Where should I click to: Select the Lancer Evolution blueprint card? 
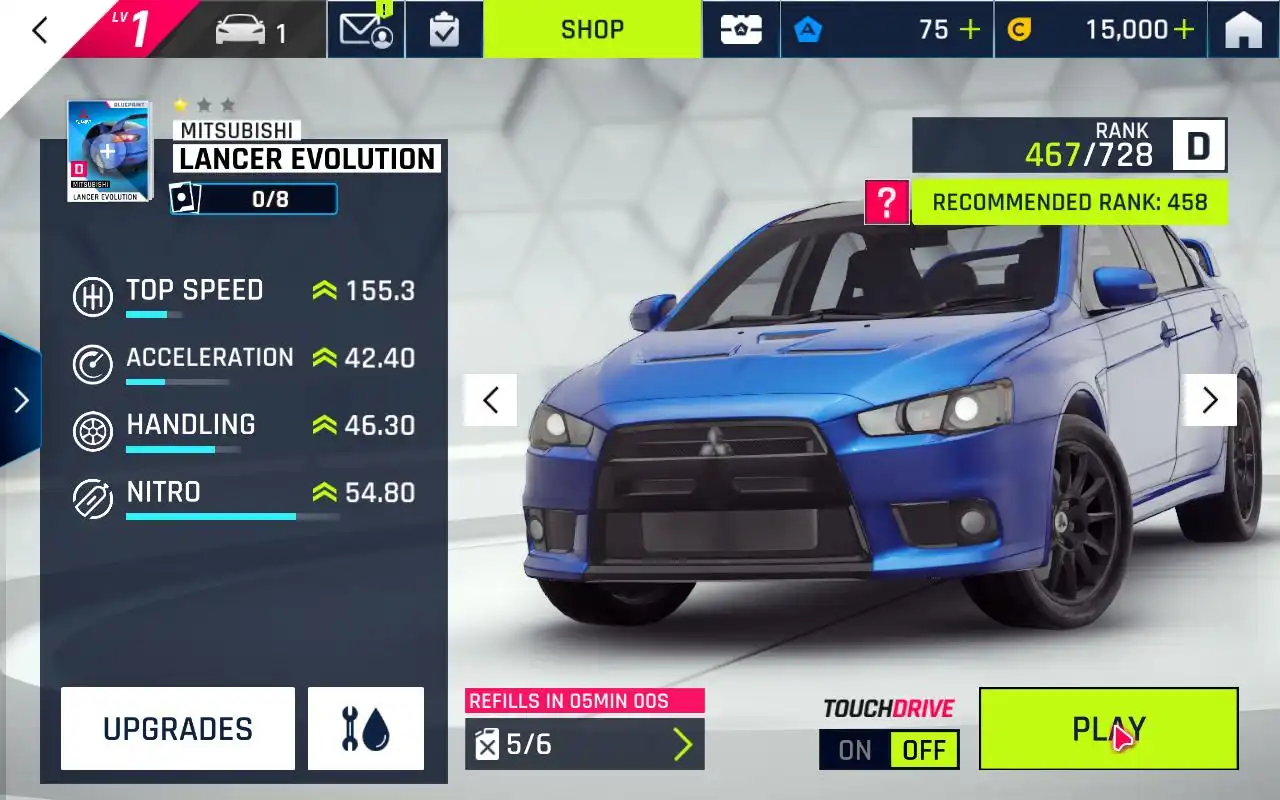109,151
